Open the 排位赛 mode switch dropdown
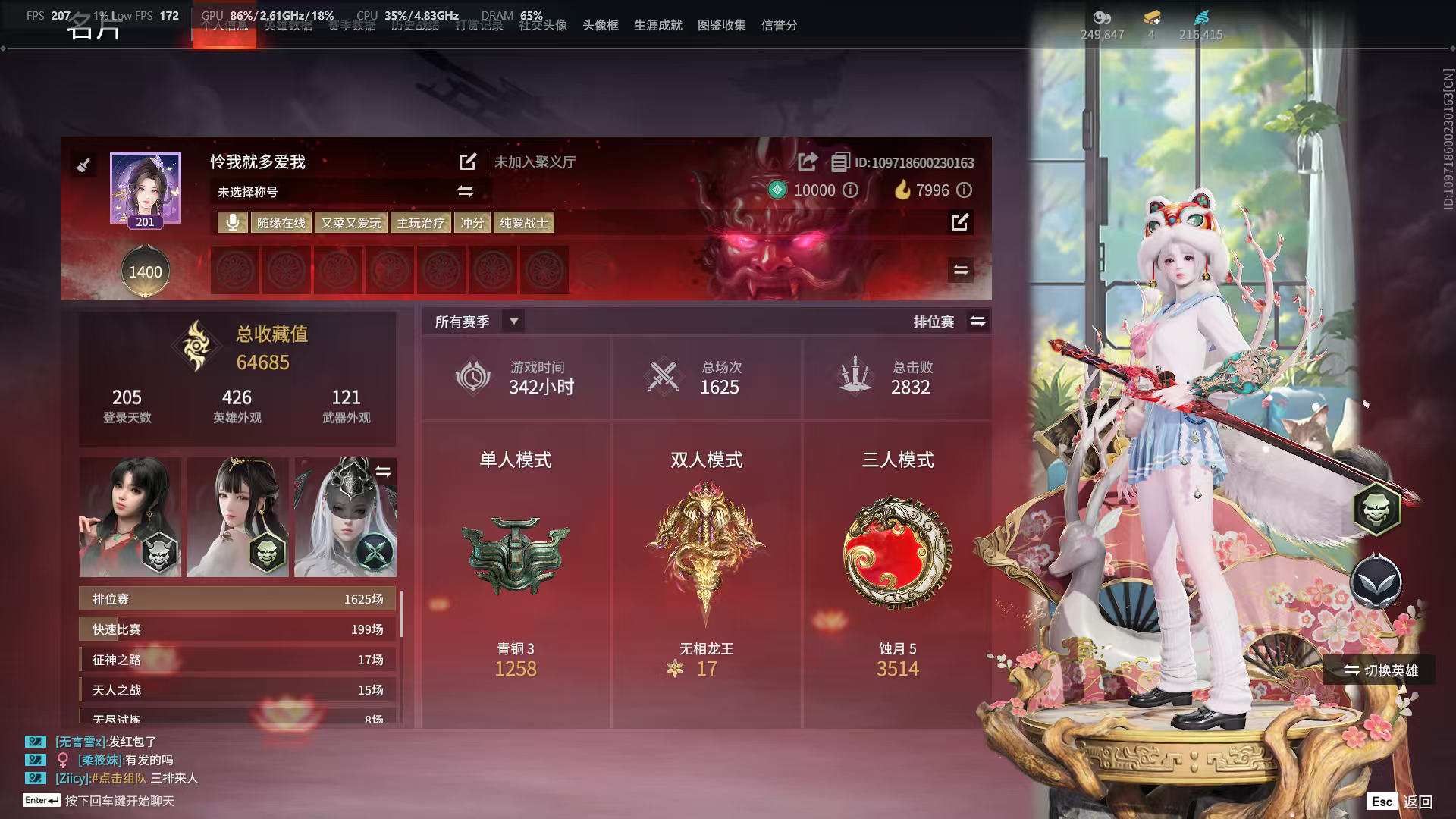 [x=978, y=321]
